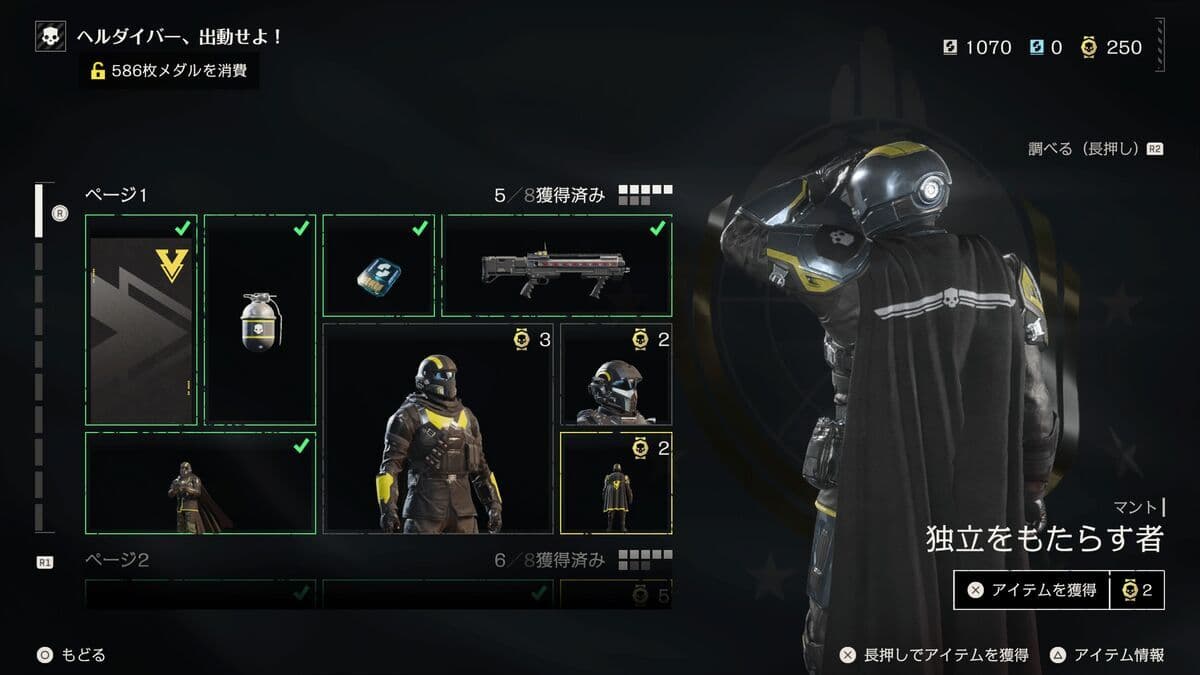Click the skull Warbond icon in header
1200x675 pixels.
pos(50,37)
